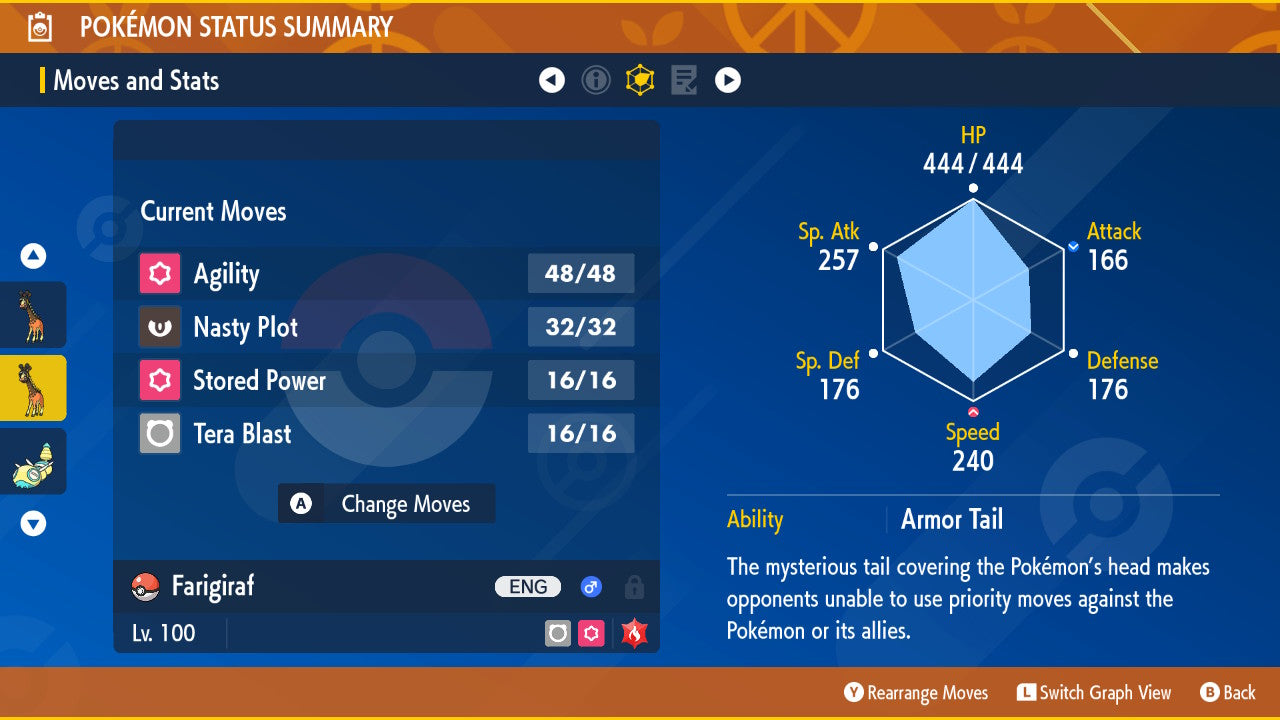The width and height of the screenshot is (1280, 720).
Task: Show the next party Pokémon with down arrow
Action: [x=33, y=523]
